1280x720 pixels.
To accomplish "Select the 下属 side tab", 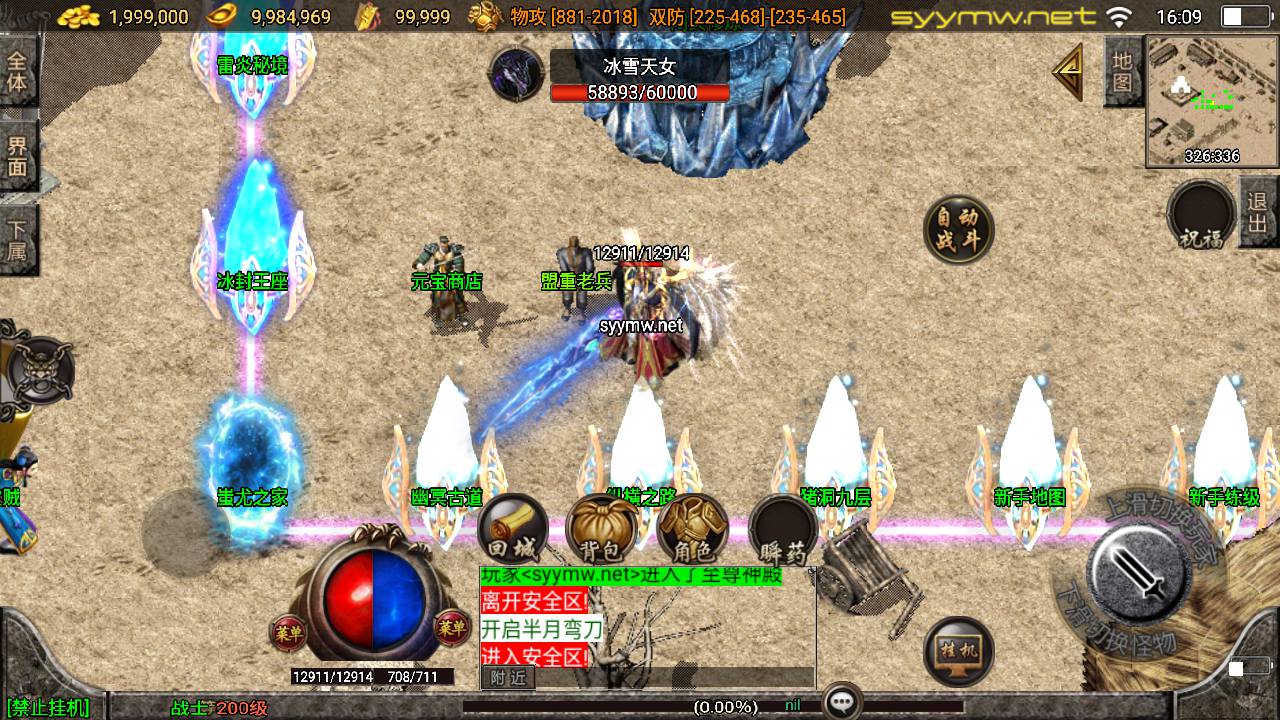I will [x=17, y=240].
